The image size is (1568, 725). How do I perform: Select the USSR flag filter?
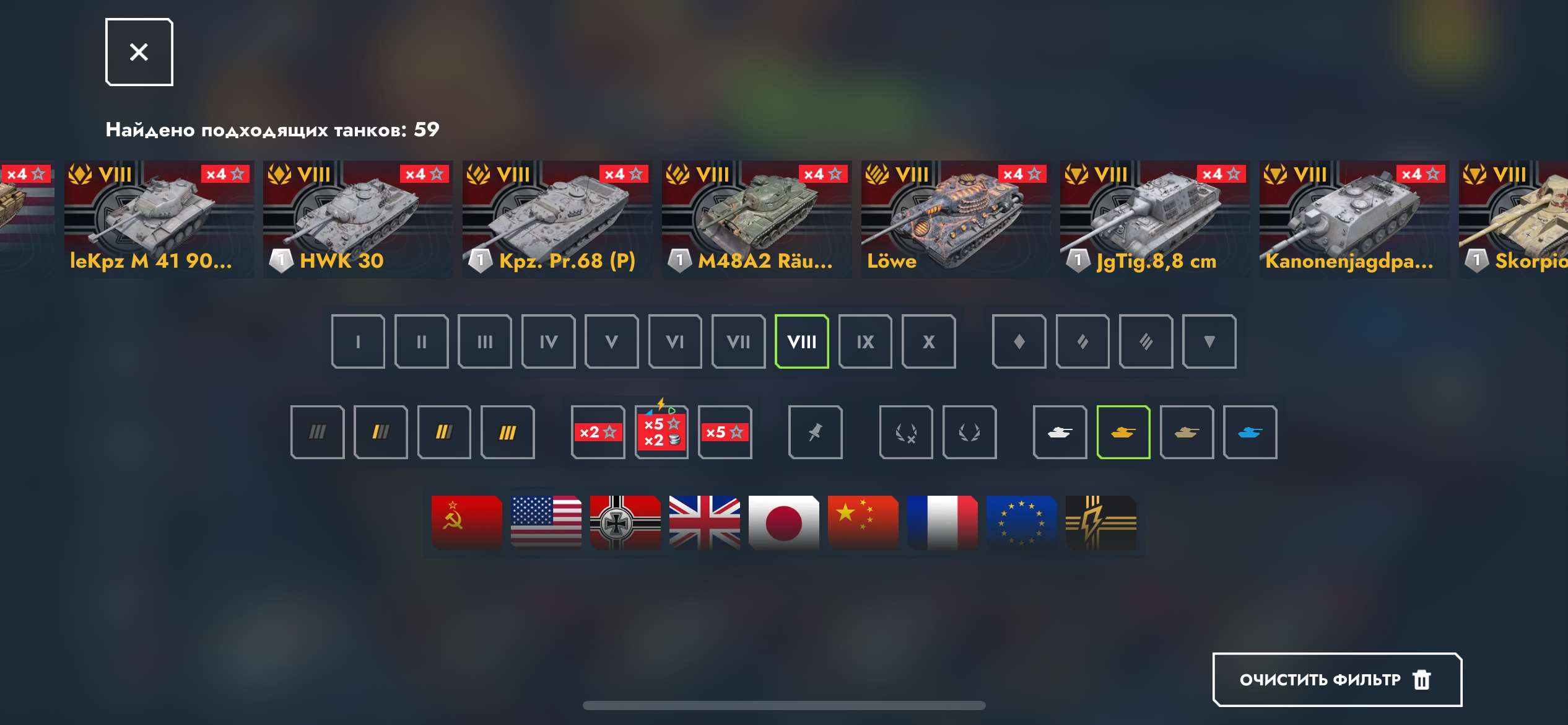[466, 522]
